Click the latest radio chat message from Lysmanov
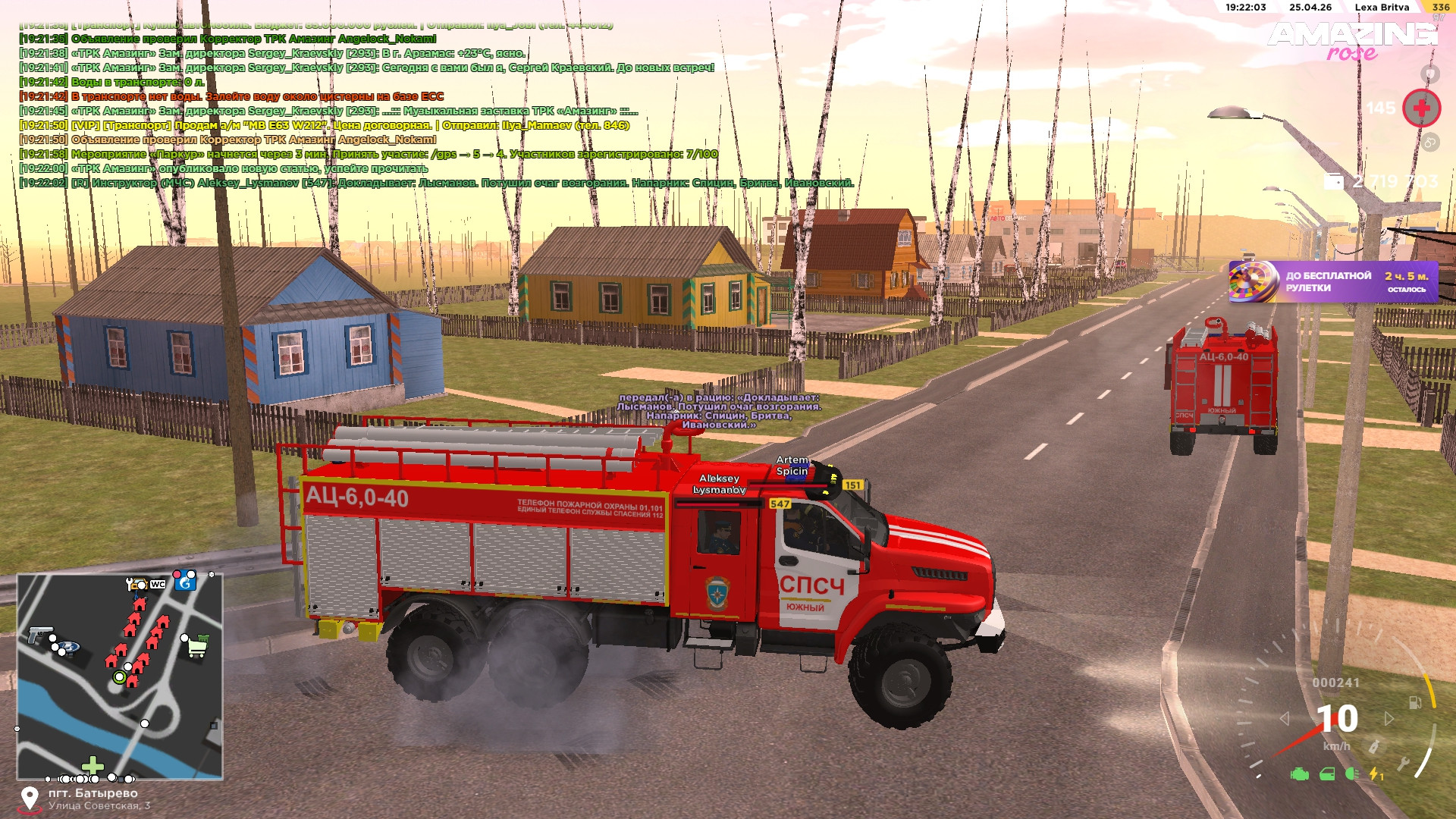This screenshot has width=1456, height=819. pyautogui.click(x=436, y=183)
